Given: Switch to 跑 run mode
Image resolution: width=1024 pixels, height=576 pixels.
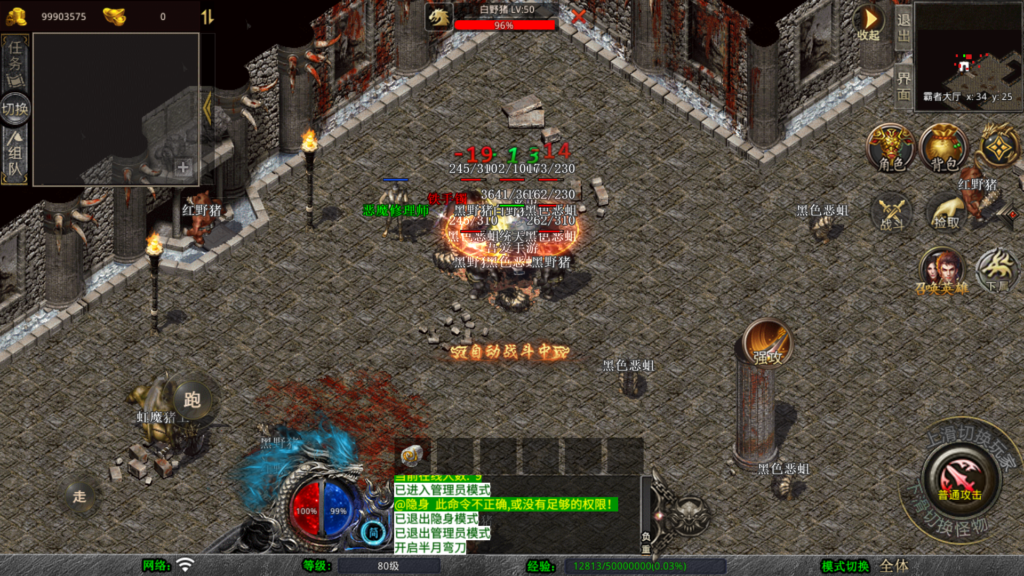Looking at the screenshot, I should click(192, 400).
